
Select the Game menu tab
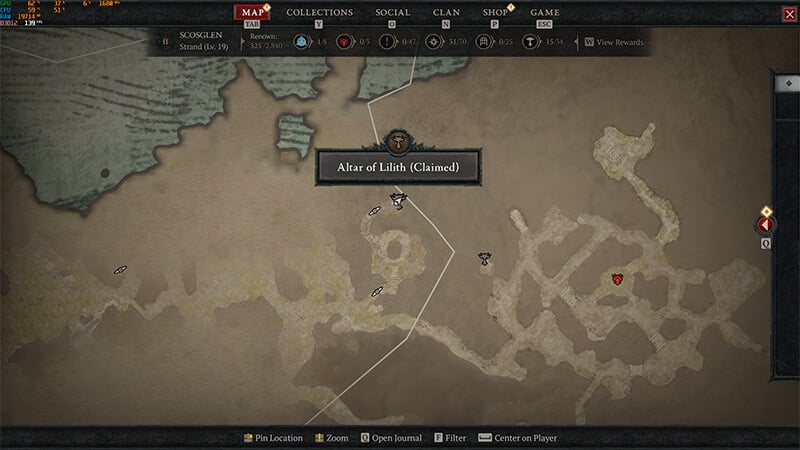point(544,13)
